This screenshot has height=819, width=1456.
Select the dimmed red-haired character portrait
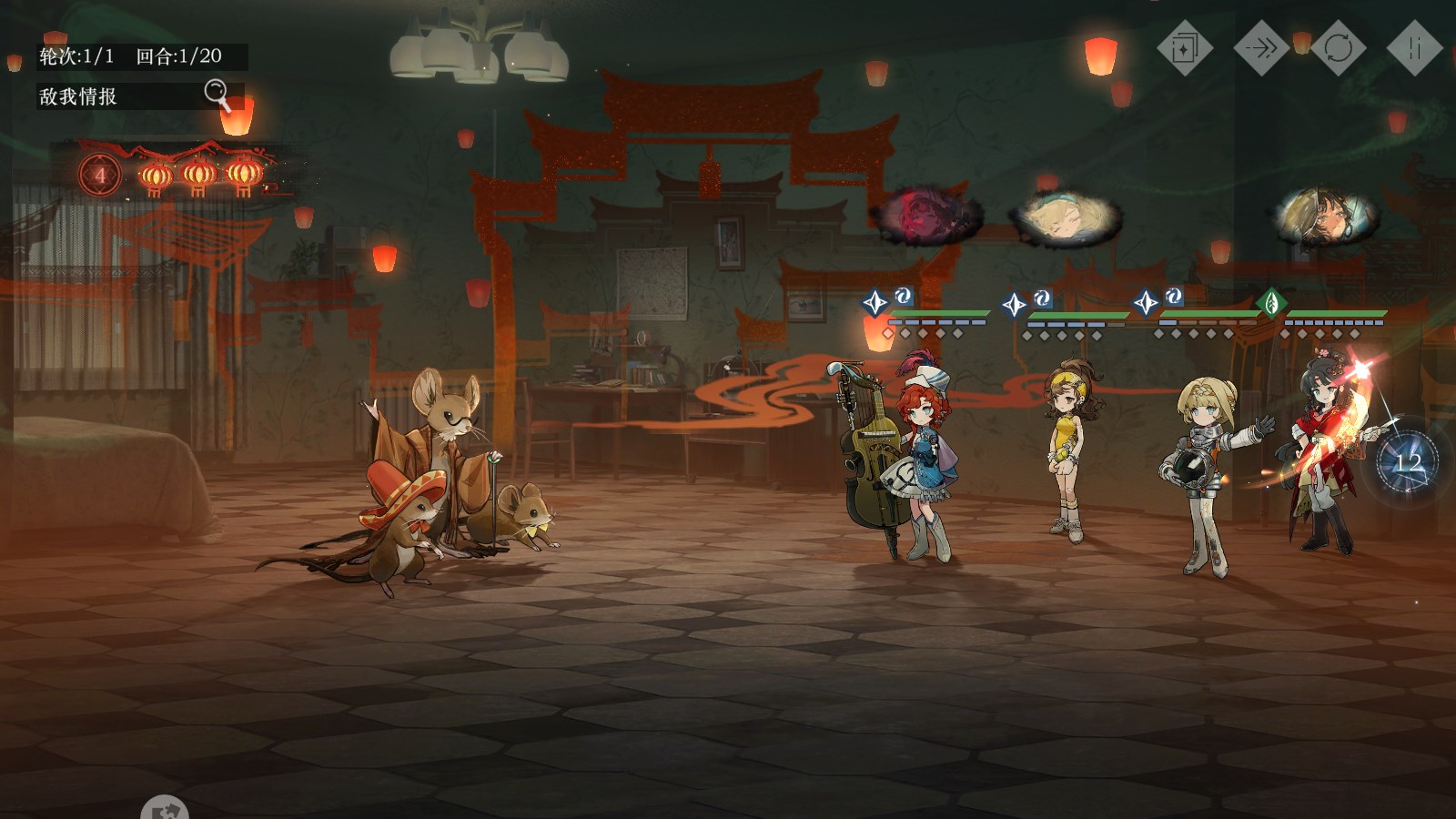(926, 217)
